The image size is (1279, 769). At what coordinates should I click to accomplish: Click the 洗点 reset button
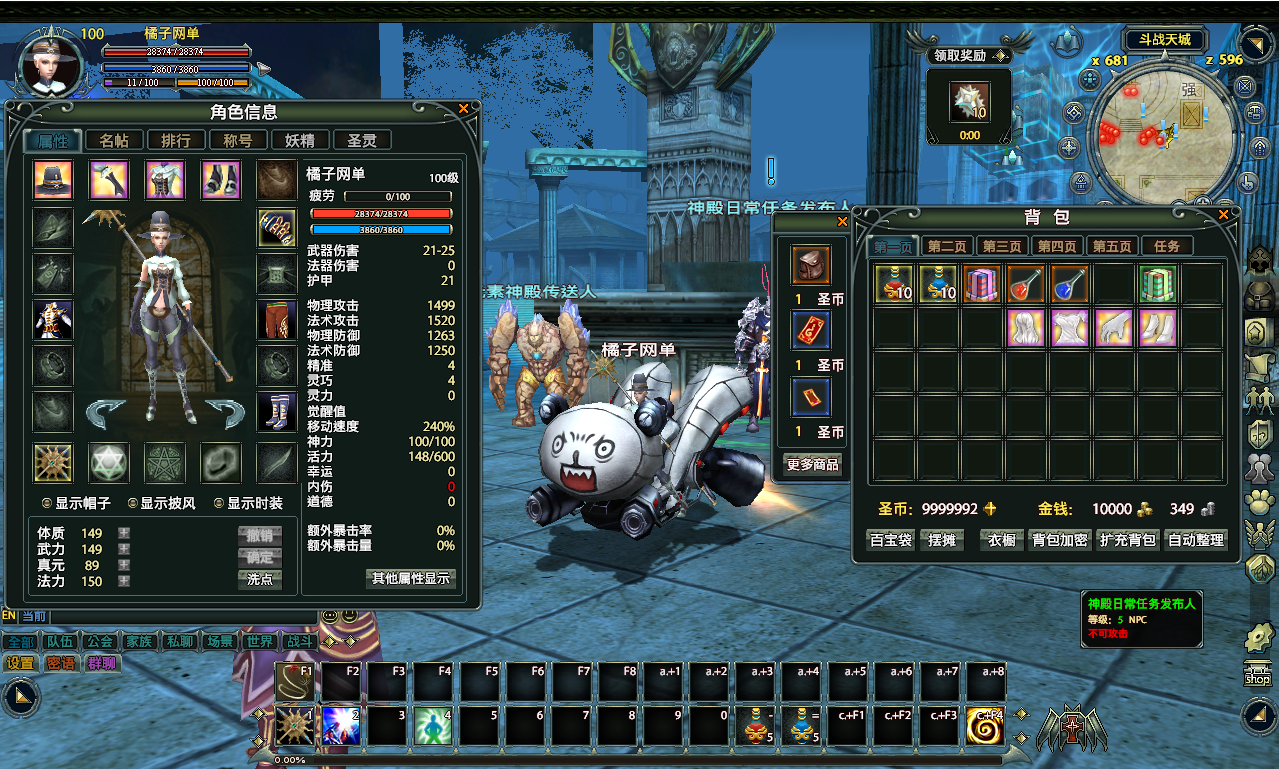click(260, 579)
